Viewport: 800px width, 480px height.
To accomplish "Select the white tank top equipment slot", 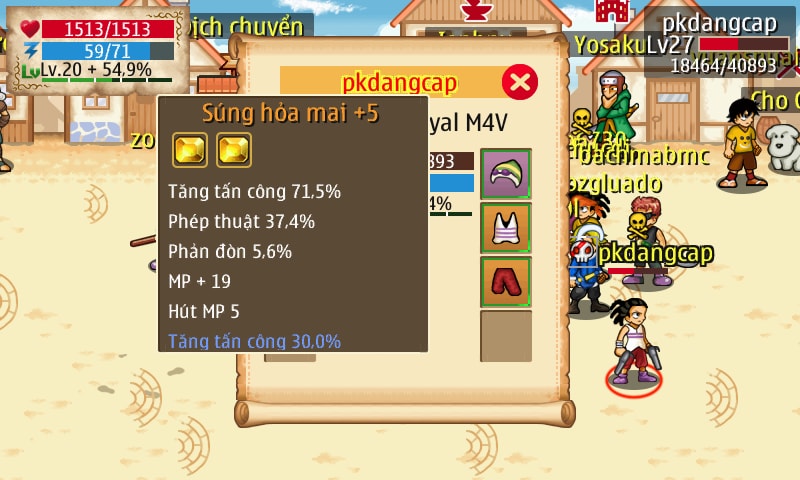I will [x=506, y=228].
